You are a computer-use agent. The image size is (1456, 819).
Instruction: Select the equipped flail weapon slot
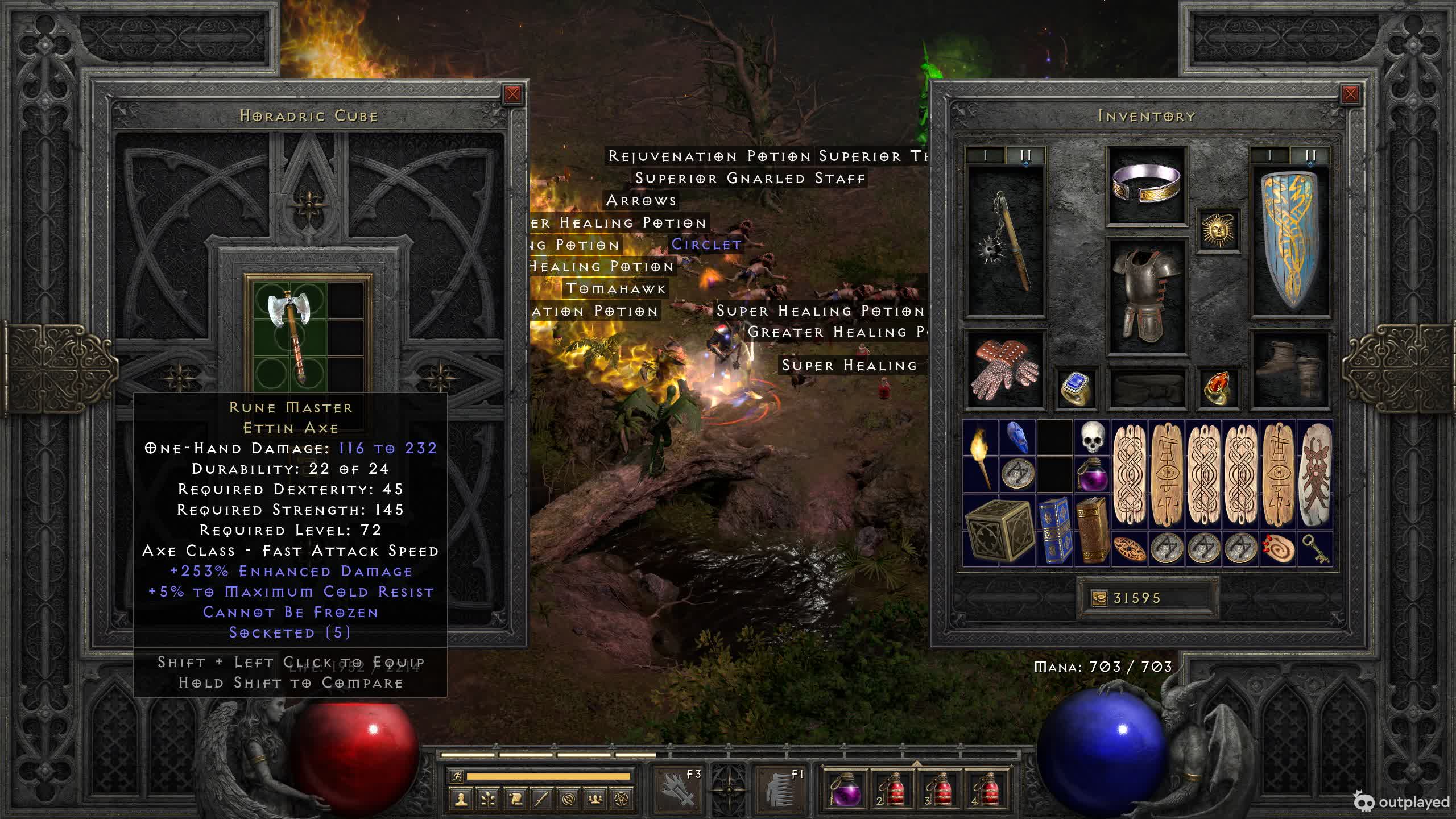coord(1006,242)
